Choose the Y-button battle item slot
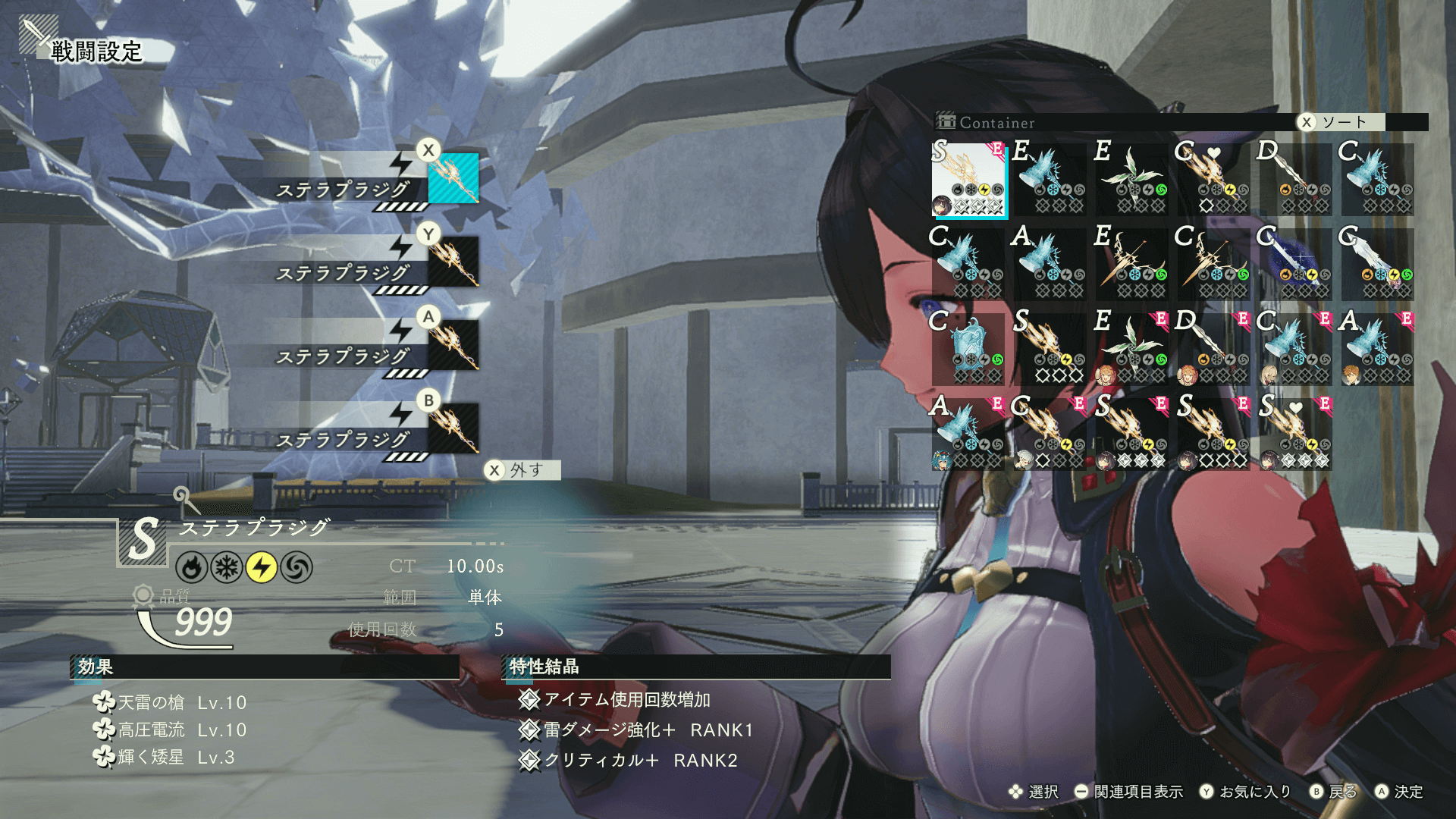1456x819 pixels. pyautogui.click(x=453, y=261)
